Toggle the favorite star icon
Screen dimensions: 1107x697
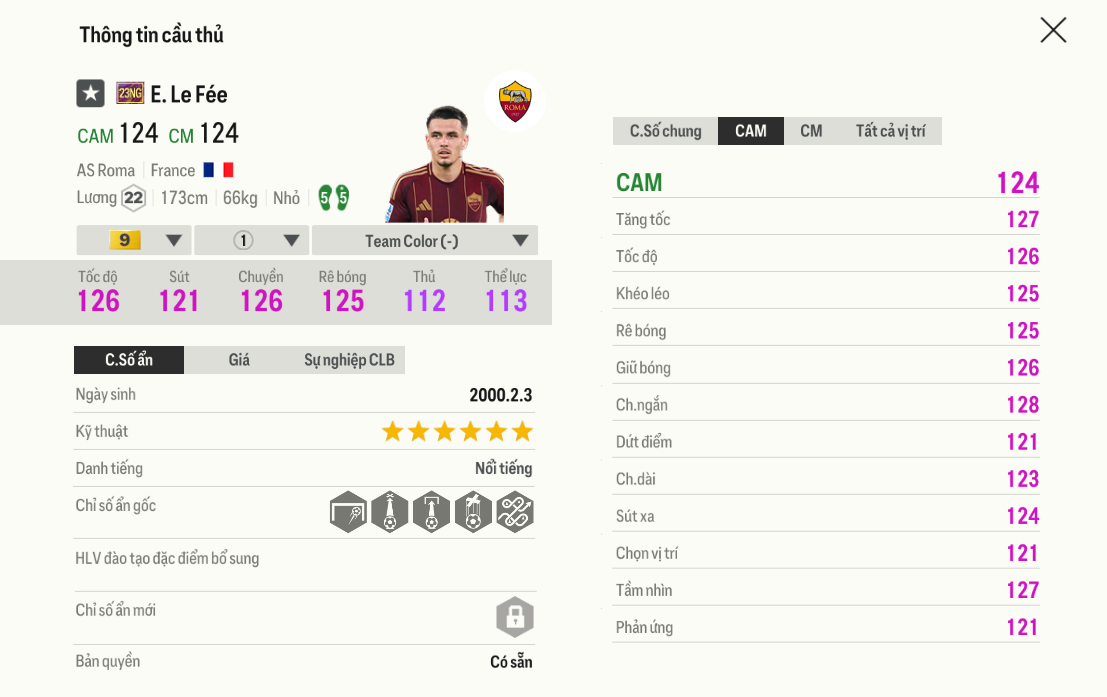pos(91,94)
